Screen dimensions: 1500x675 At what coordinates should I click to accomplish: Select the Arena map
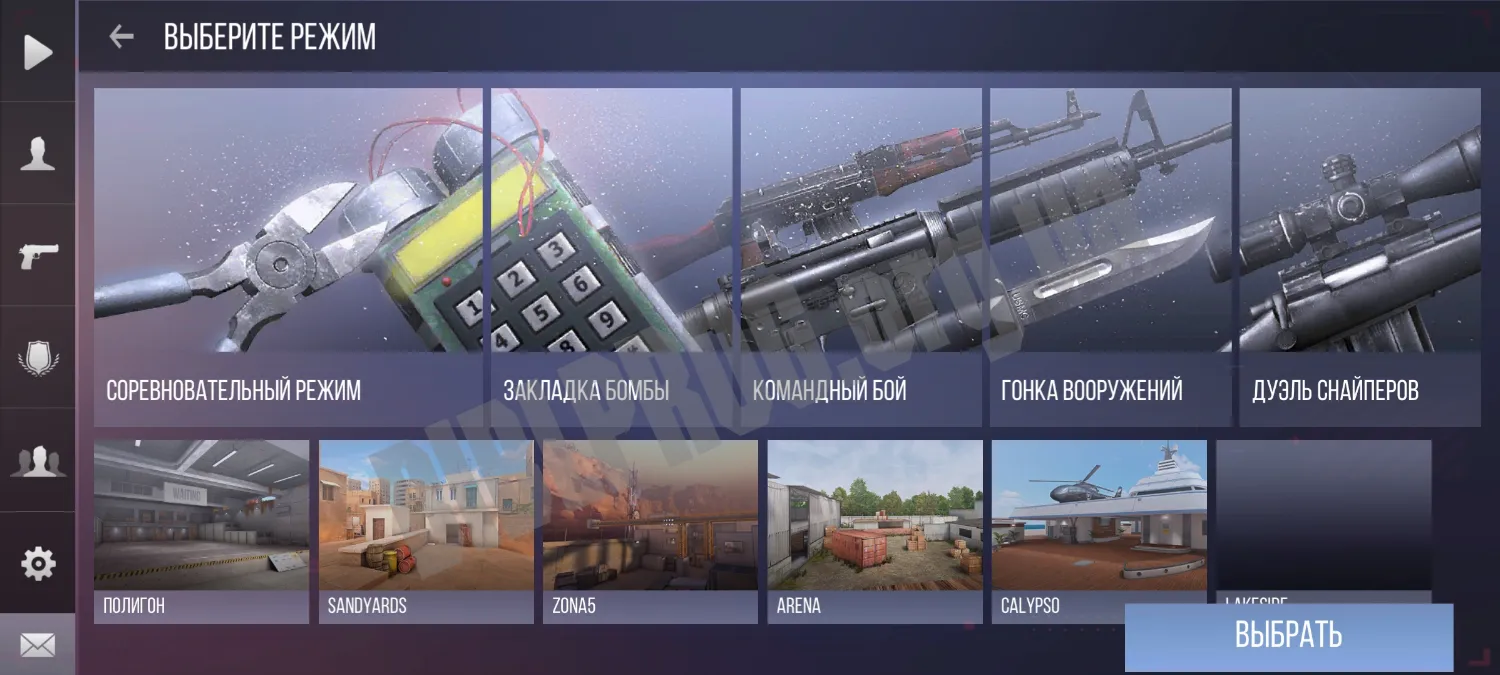pyautogui.click(x=875, y=531)
